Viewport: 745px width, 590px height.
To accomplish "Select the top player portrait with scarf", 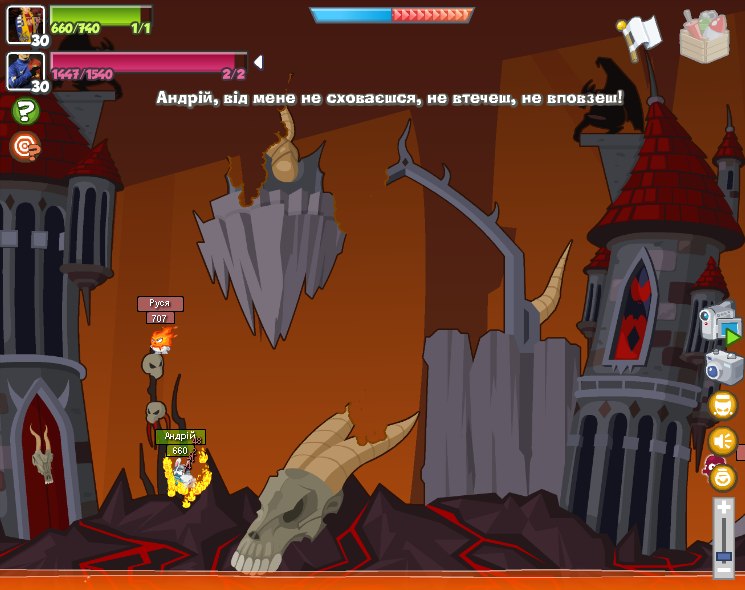I will [x=25, y=24].
